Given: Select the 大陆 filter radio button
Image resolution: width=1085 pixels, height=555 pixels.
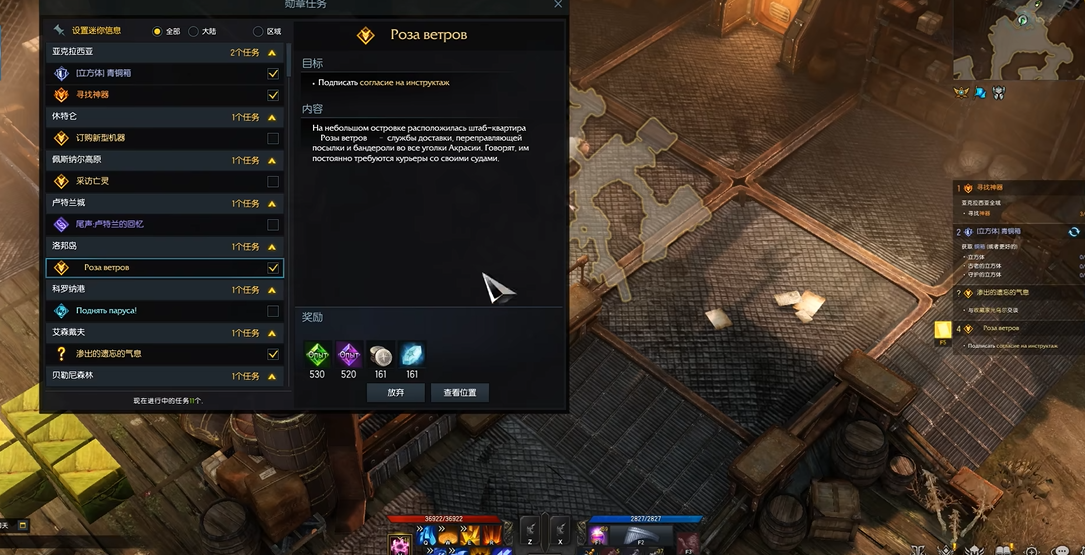Looking at the screenshot, I should [194, 31].
